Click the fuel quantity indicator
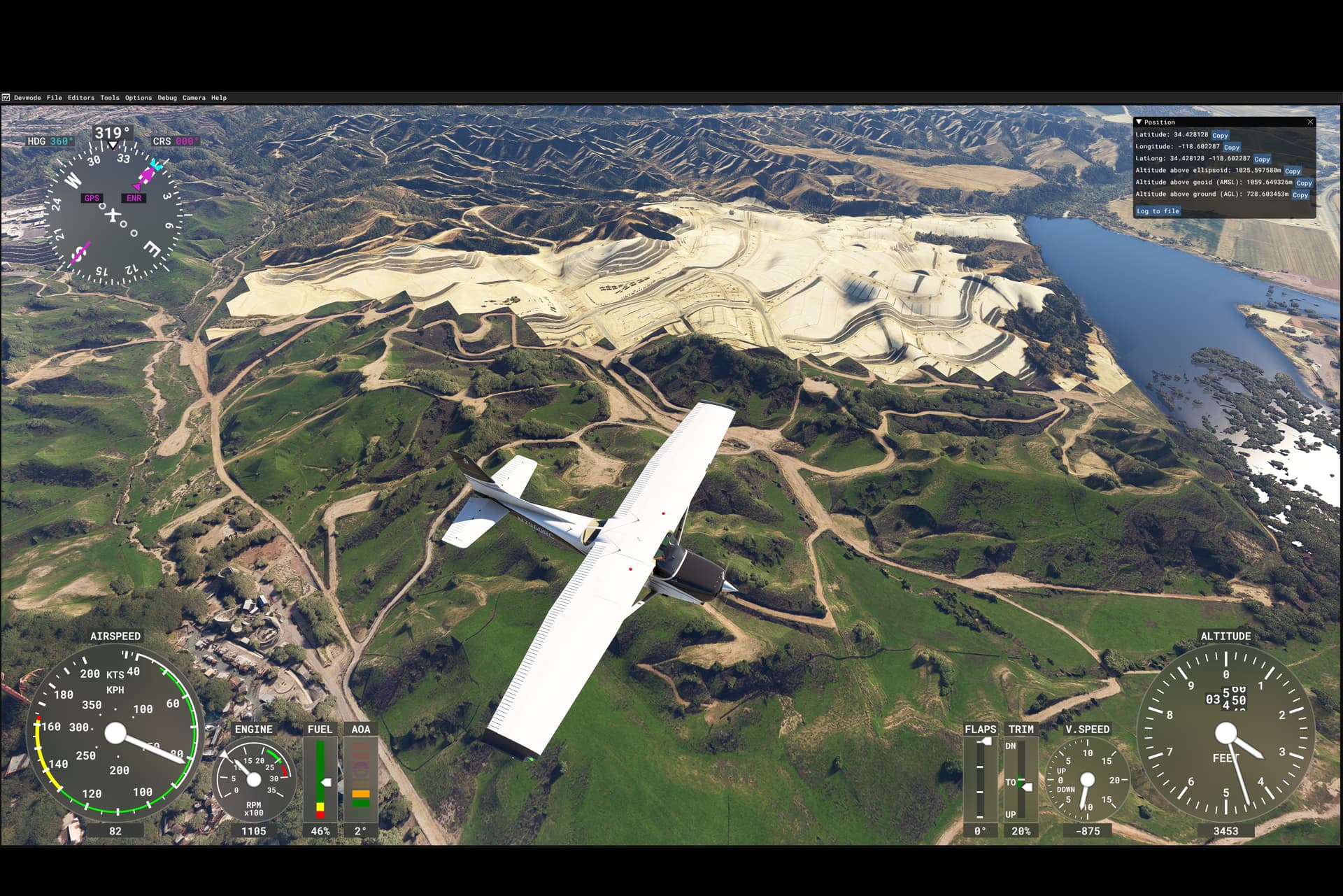Image resolution: width=1343 pixels, height=896 pixels. click(320, 776)
